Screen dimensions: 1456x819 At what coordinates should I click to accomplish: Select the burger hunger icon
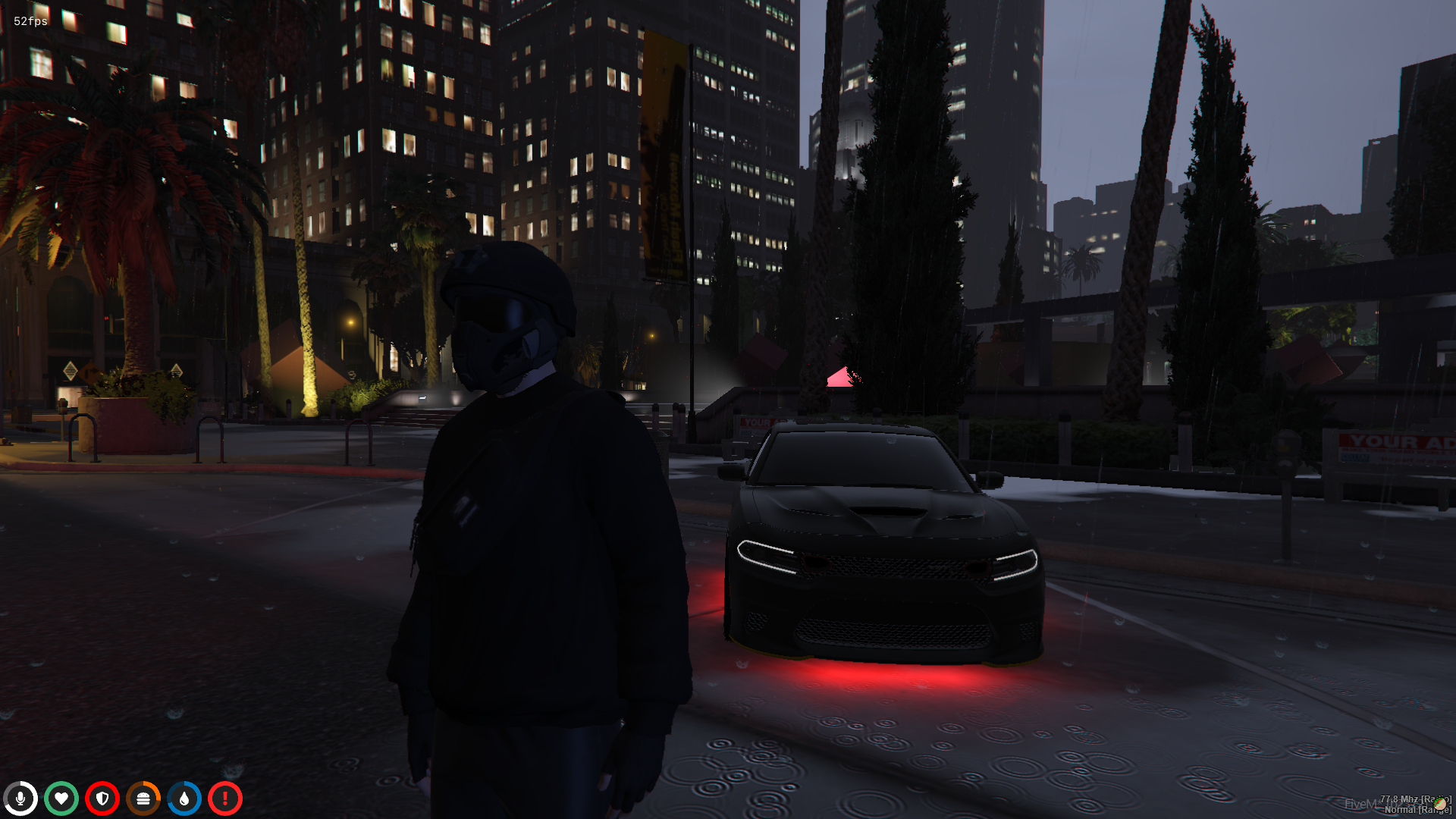143,799
